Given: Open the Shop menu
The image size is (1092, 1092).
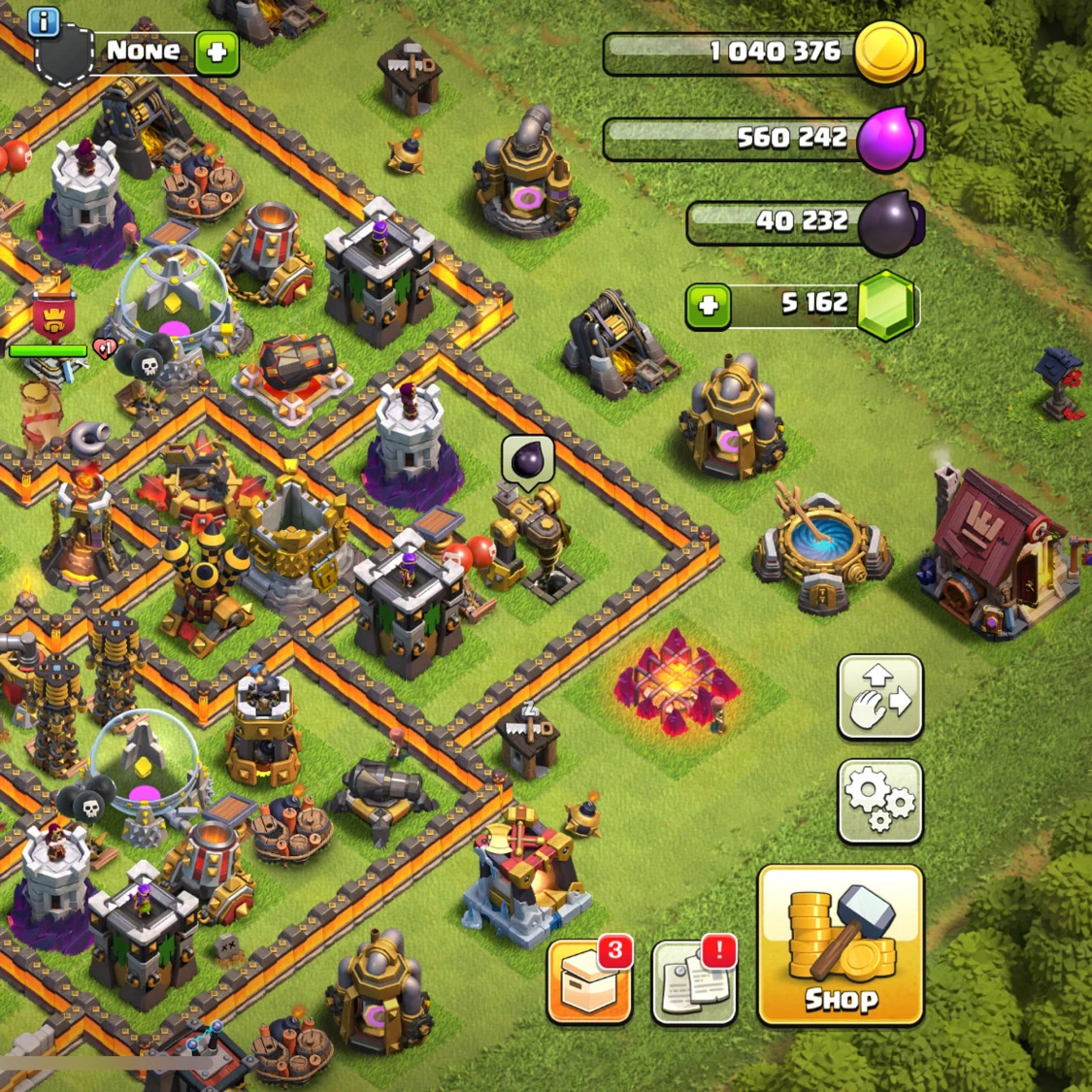Looking at the screenshot, I should click(x=840, y=944).
